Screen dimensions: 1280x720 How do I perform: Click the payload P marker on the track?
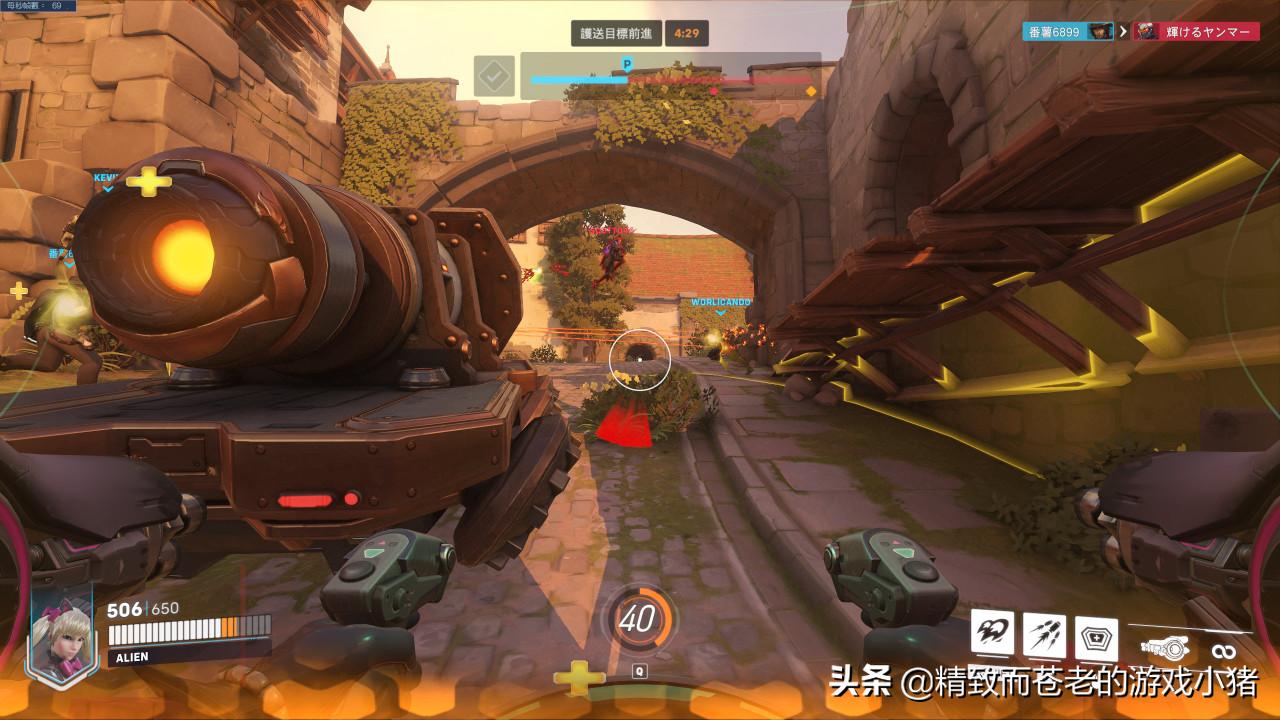tap(627, 64)
